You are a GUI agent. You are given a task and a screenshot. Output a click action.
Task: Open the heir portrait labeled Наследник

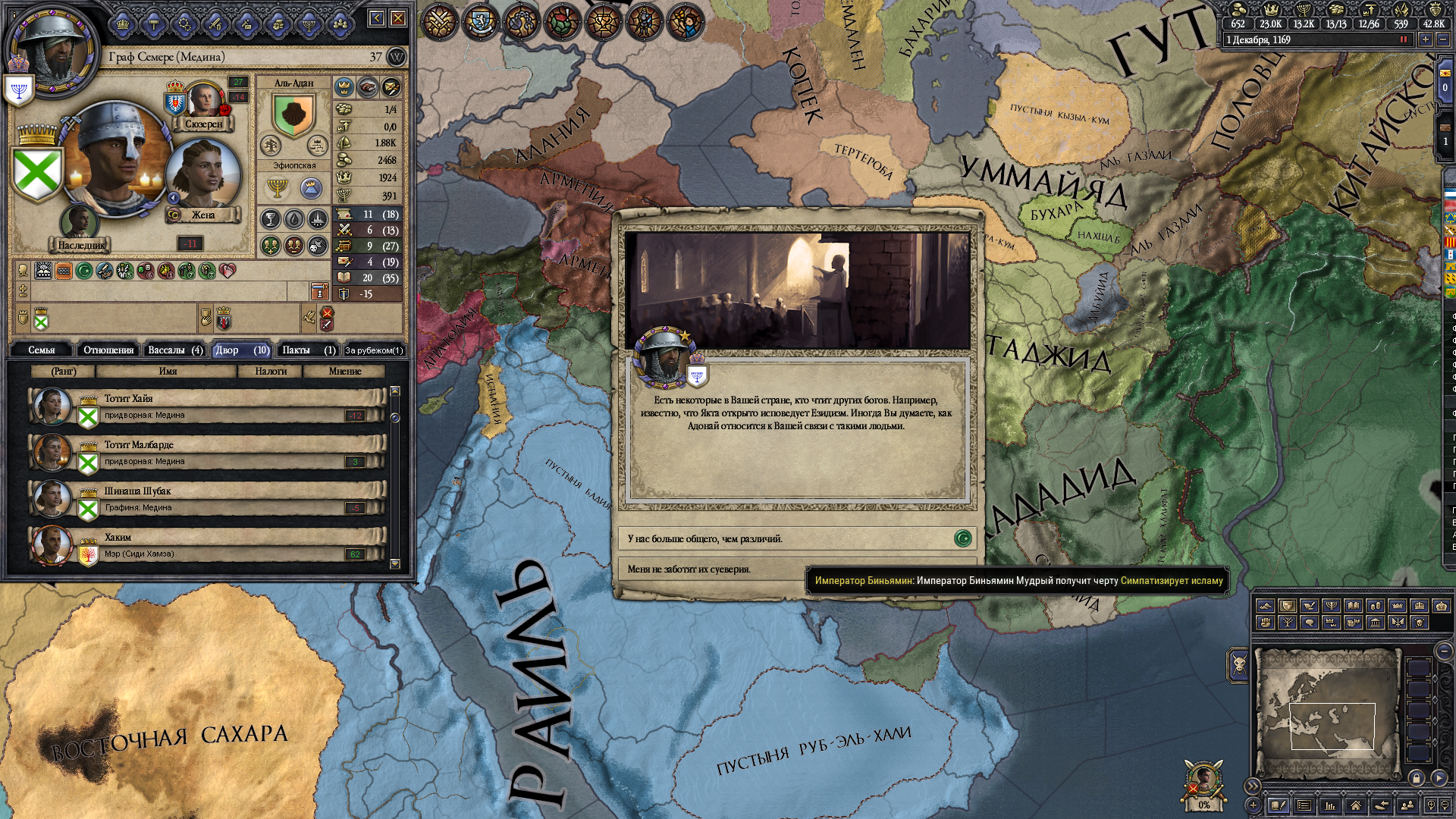pos(79,223)
